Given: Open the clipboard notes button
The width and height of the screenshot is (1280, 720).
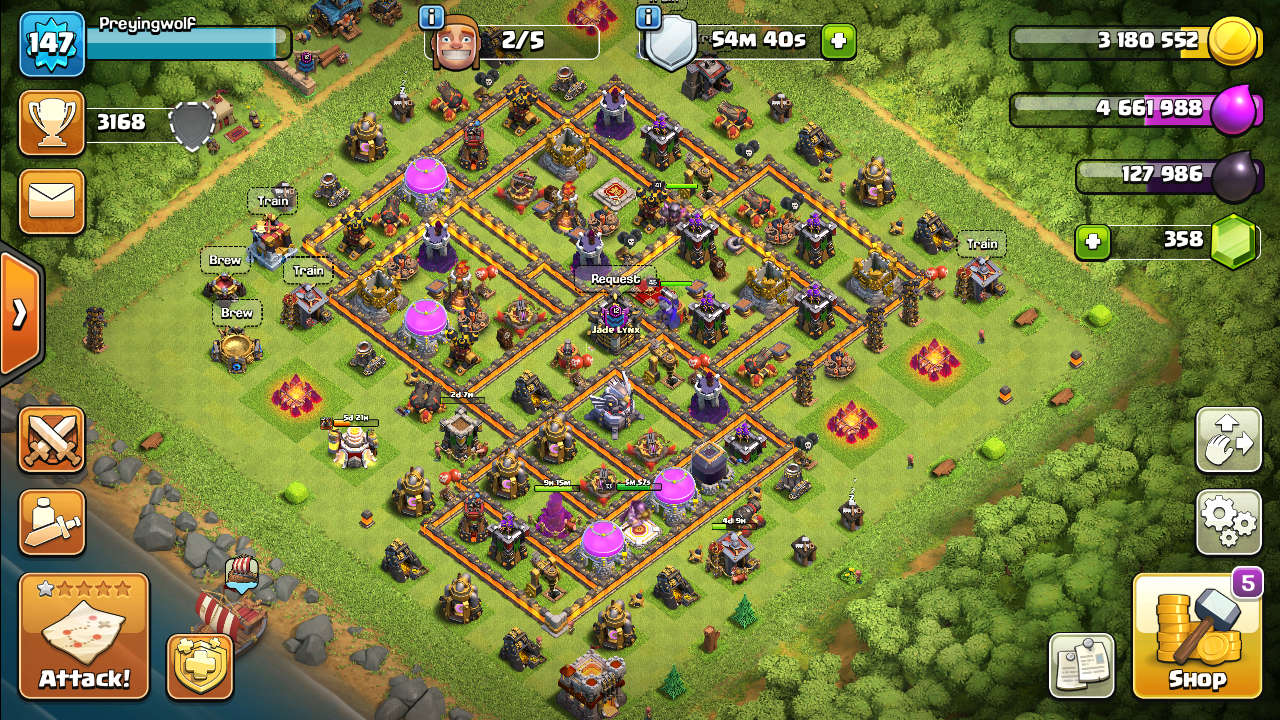Looking at the screenshot, I should click(x=1081, y=665).
